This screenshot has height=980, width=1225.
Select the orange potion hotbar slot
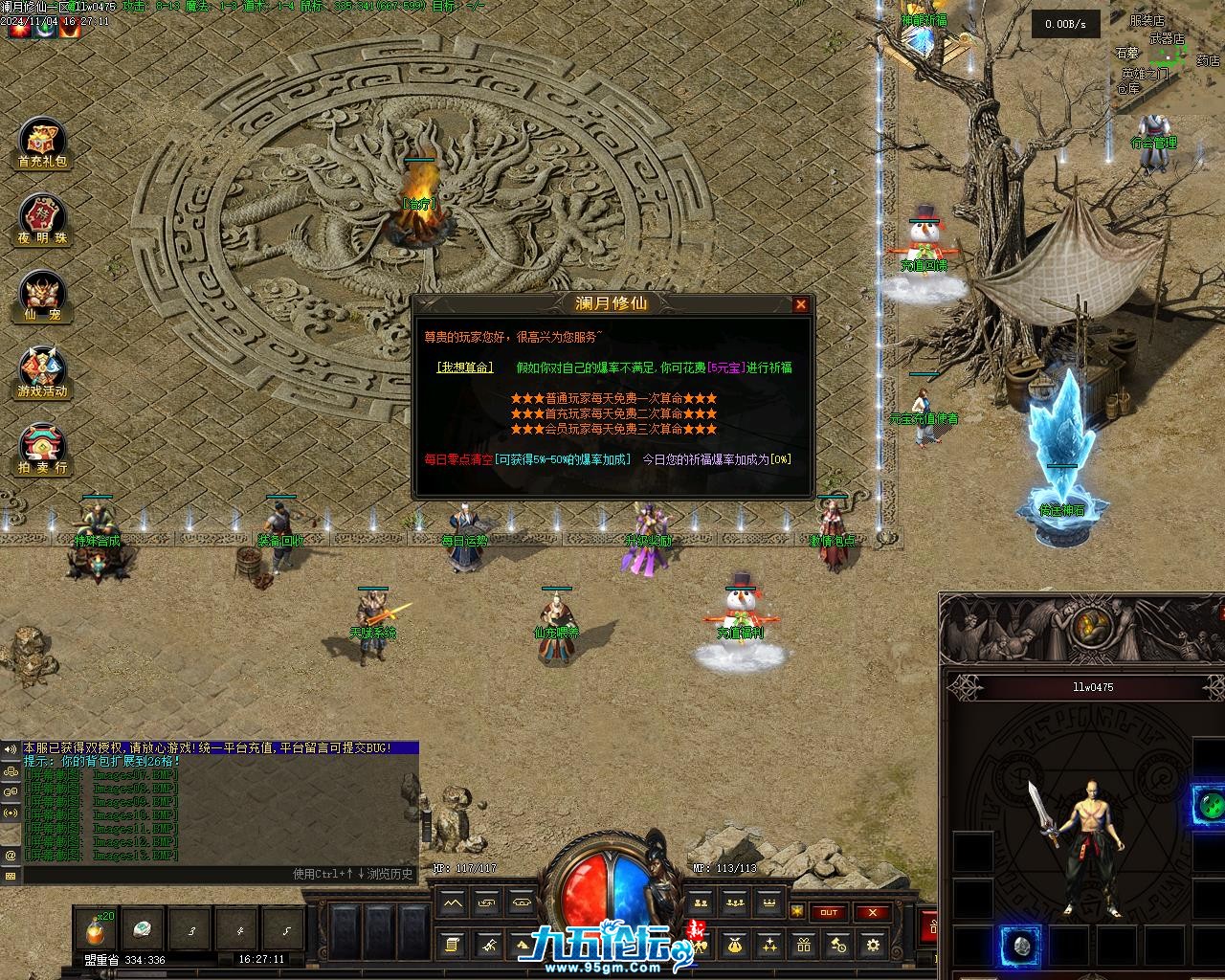click(97, 930)
